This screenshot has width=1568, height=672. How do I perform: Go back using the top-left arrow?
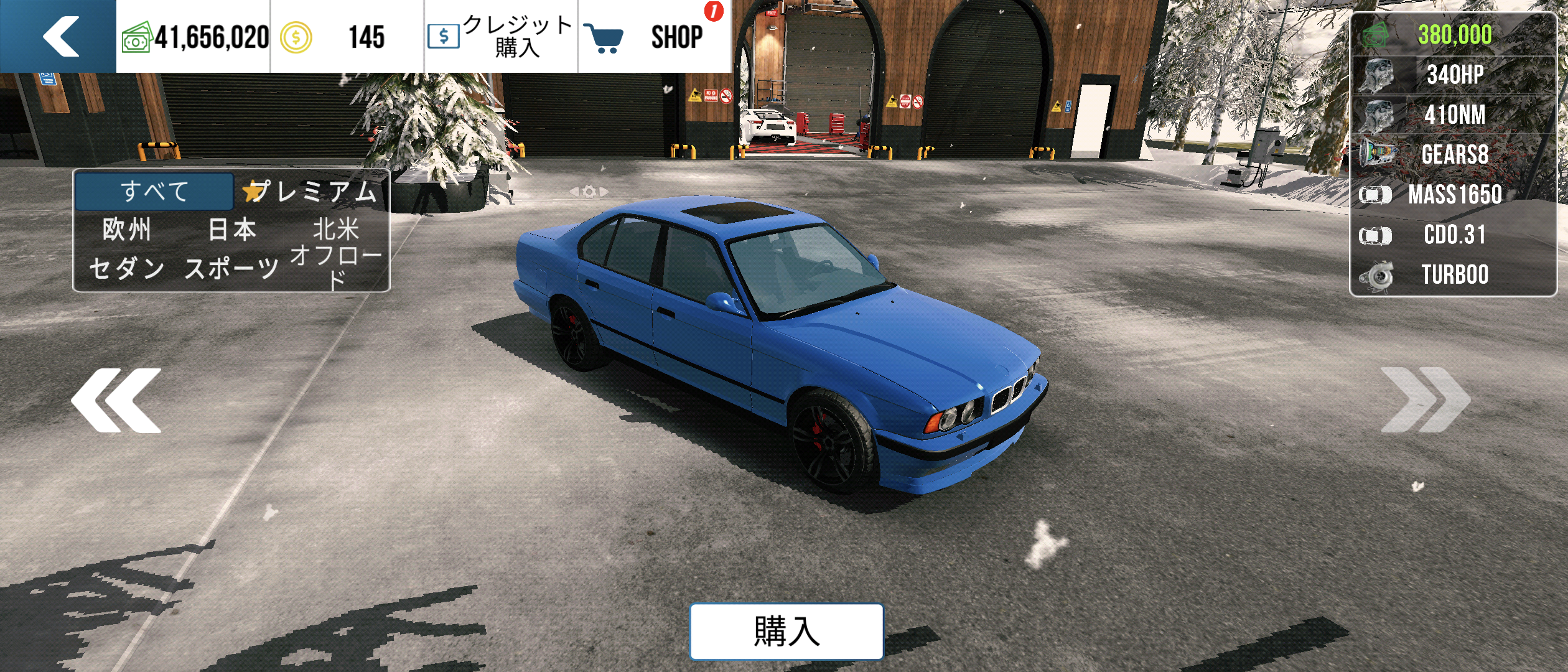tap(59, 36)
